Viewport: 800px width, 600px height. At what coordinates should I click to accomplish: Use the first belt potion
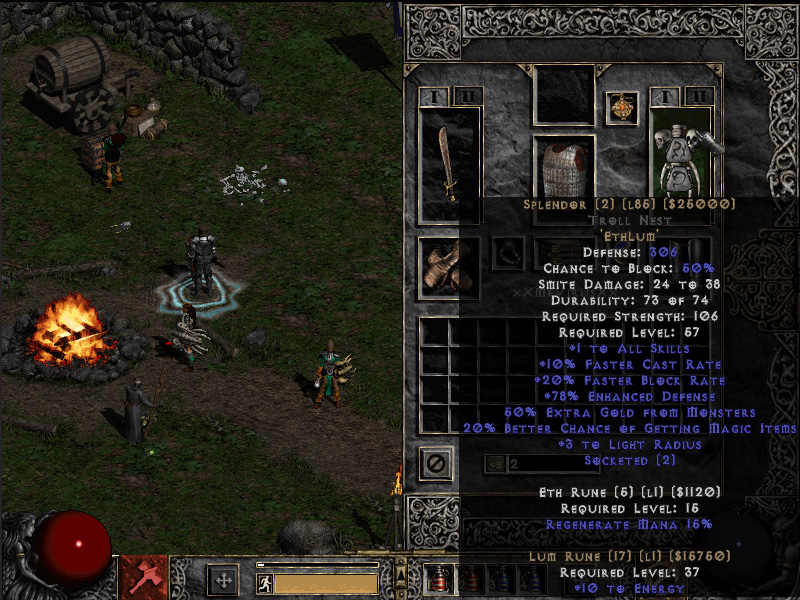coord(437,579)
